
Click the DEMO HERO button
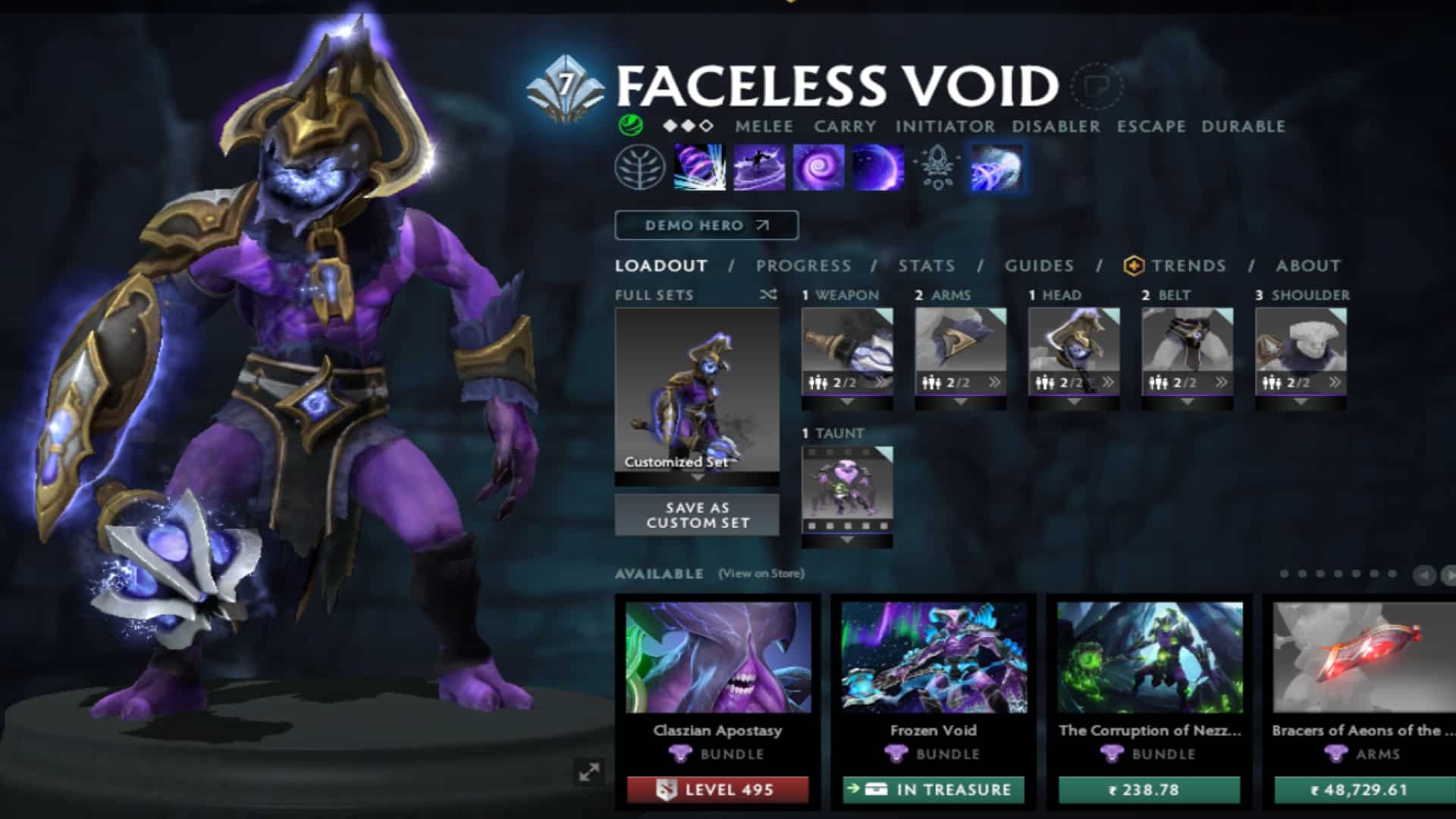pos(705,225)
